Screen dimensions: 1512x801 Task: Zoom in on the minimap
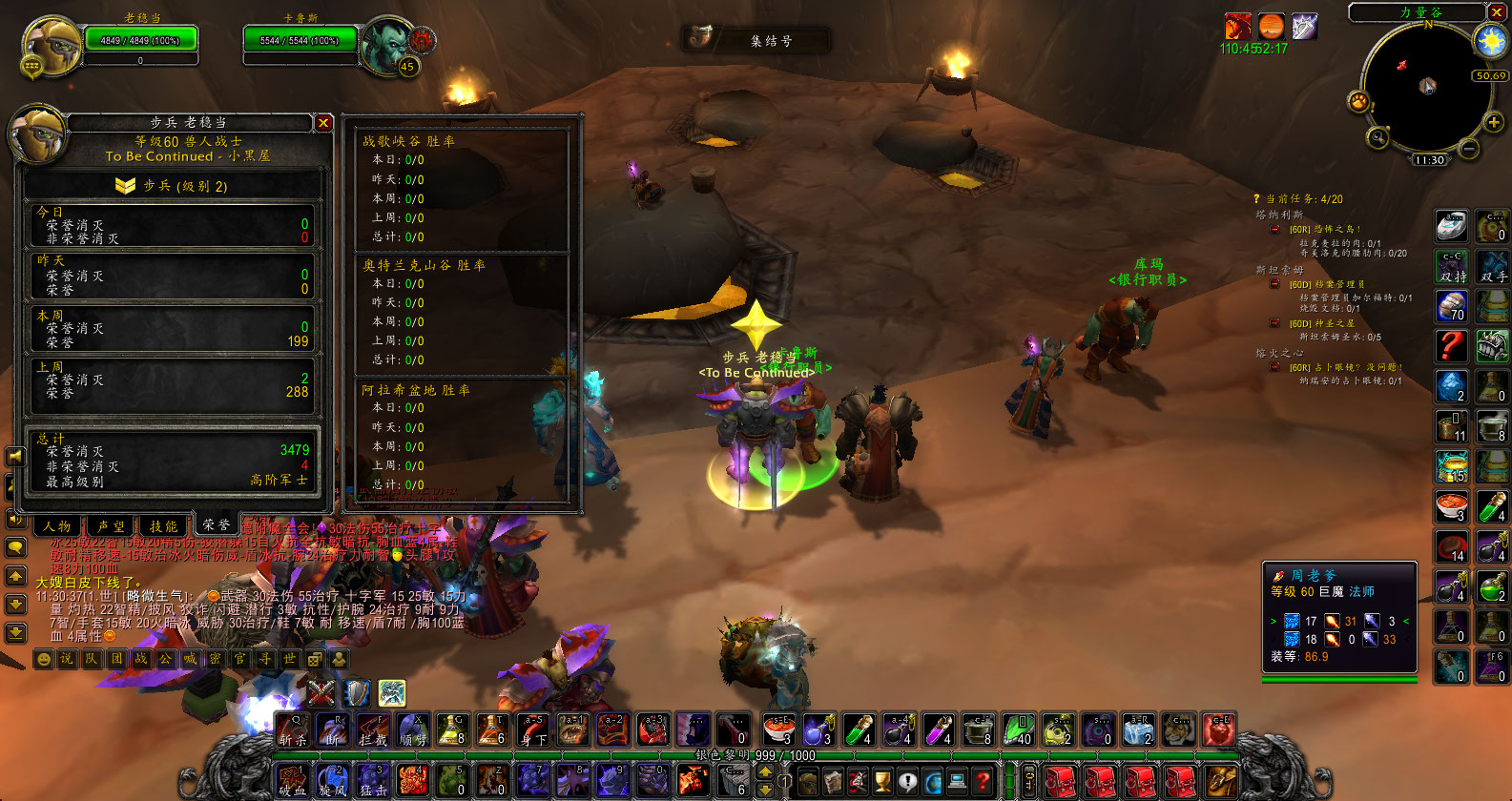[x=1493, y=122]
